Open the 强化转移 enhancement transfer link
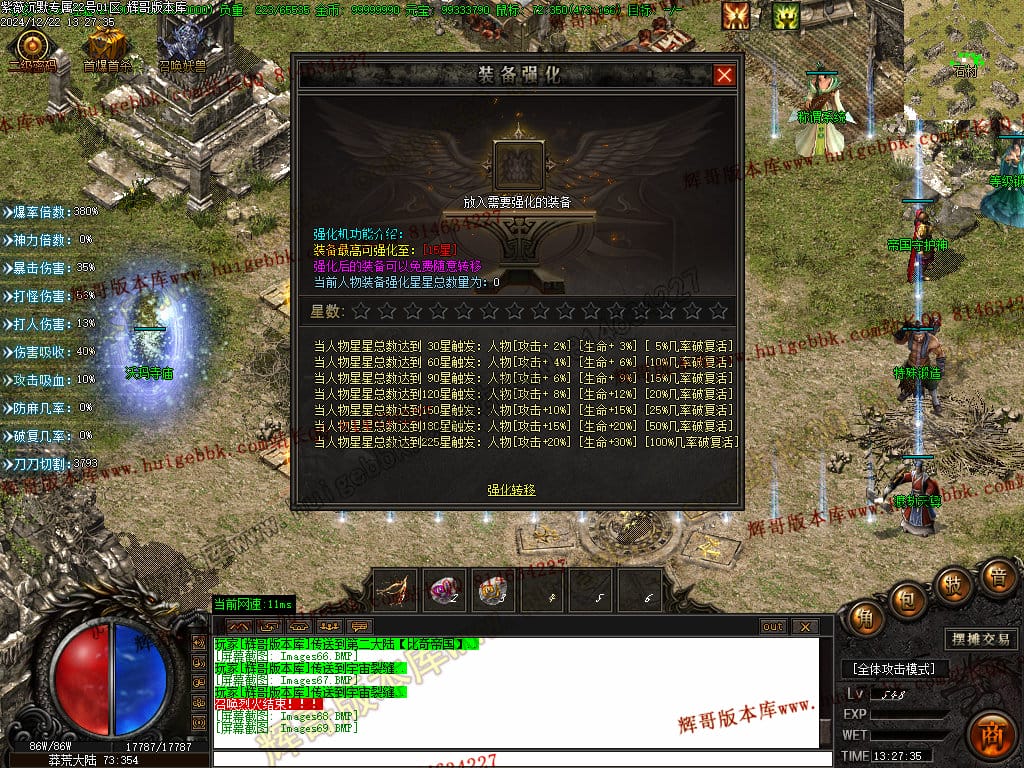1024x768 pixels. click(511, 490)
